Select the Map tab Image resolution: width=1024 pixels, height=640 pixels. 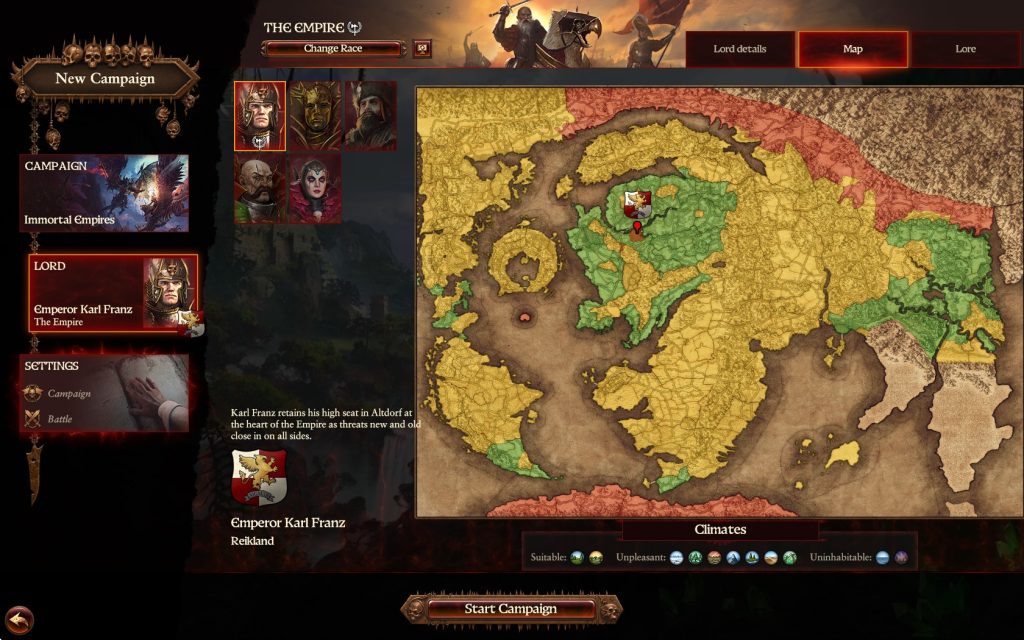(853, 49)
